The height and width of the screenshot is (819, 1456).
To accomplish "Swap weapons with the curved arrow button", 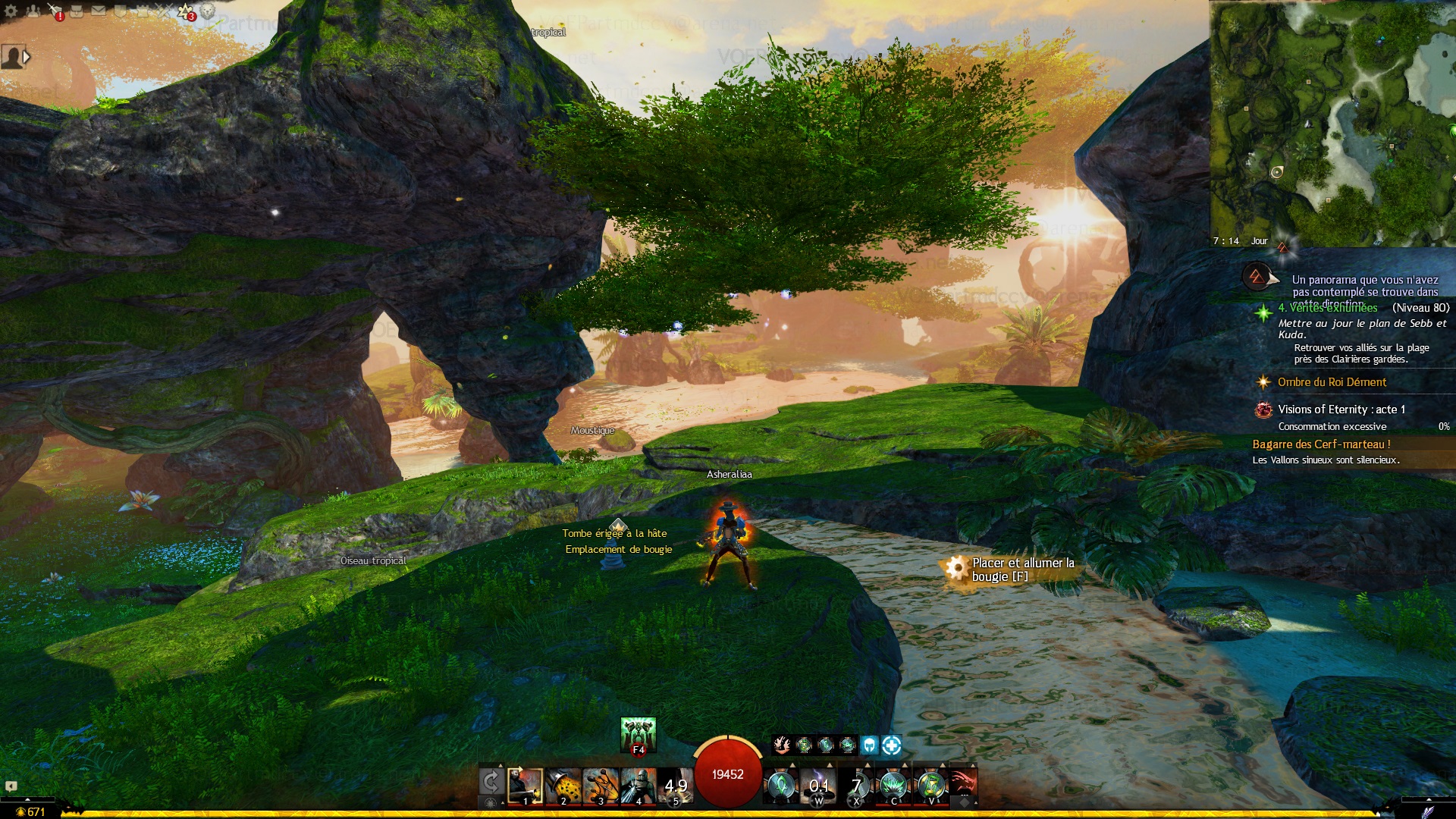I will point(491,782).
